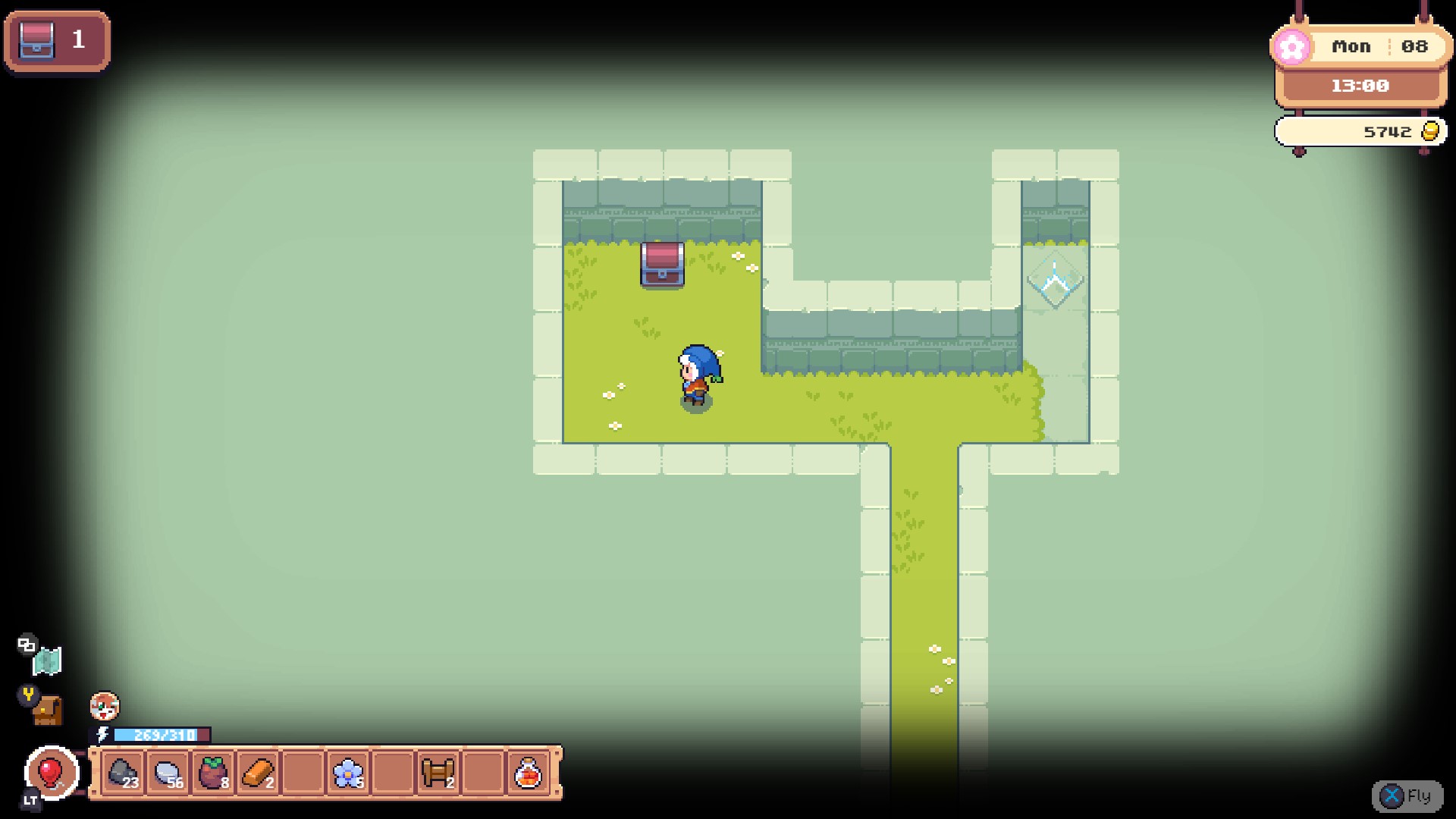Image resolution: width=1456 pixels, height=819 pixels.
Task: Click the lightning bolt energy icon
Action: pos(103,734)
